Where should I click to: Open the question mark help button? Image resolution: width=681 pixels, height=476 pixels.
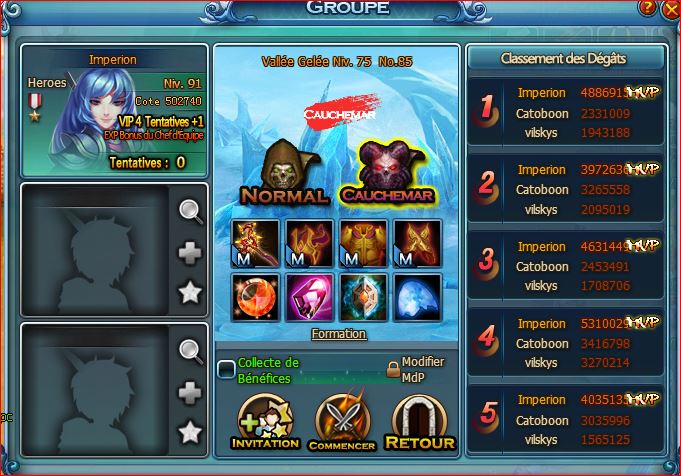coord(648,8)
